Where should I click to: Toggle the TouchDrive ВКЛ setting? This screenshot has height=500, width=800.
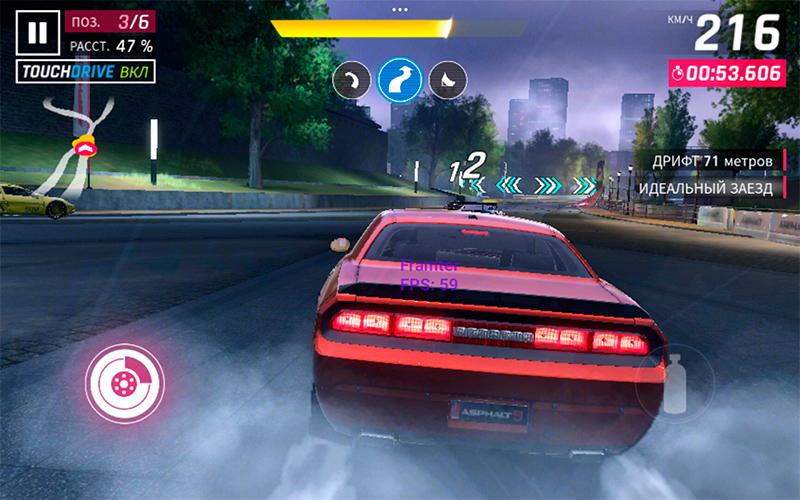point(85,73)
